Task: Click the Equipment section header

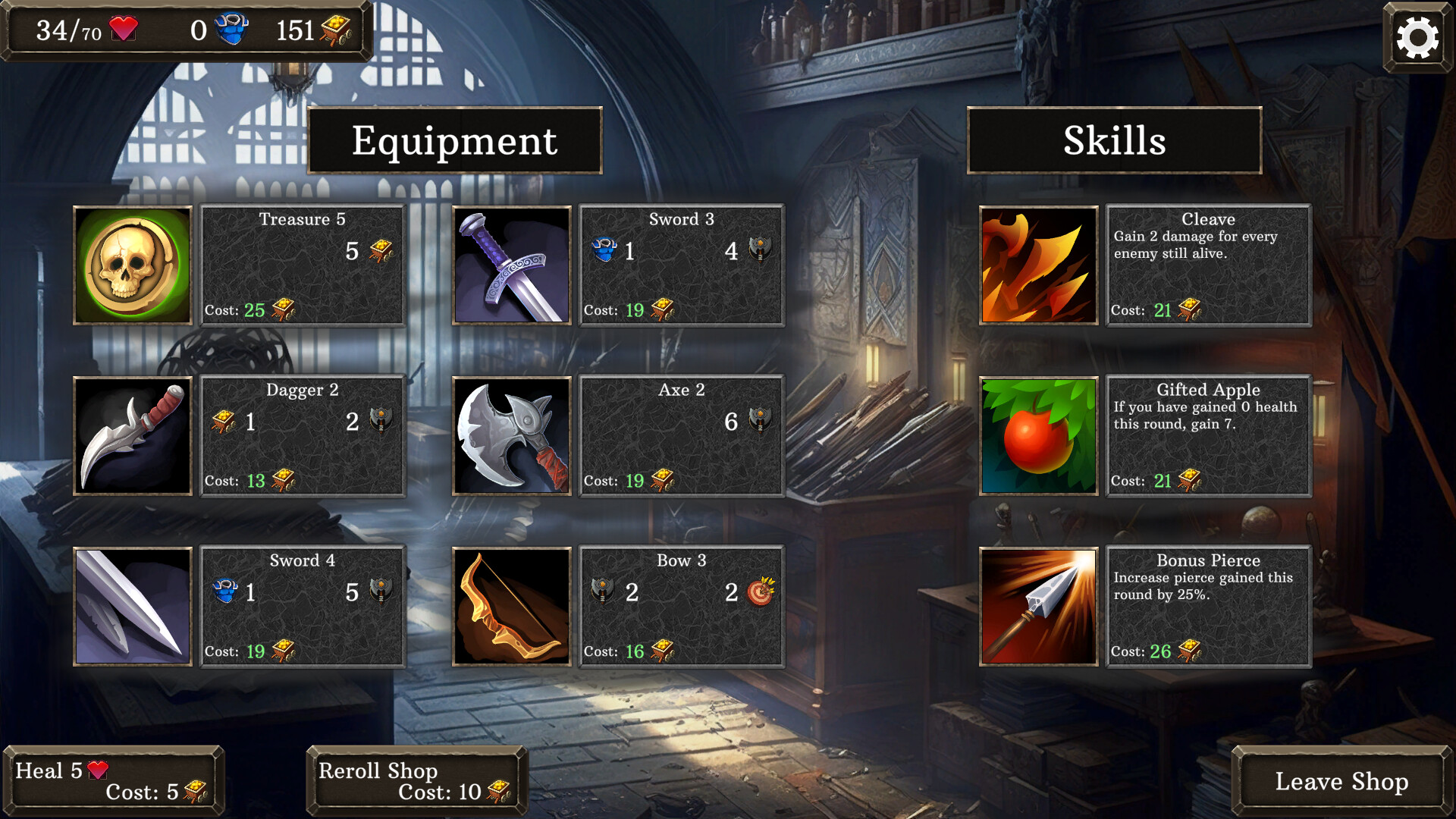Action: [x=453, y=141]
